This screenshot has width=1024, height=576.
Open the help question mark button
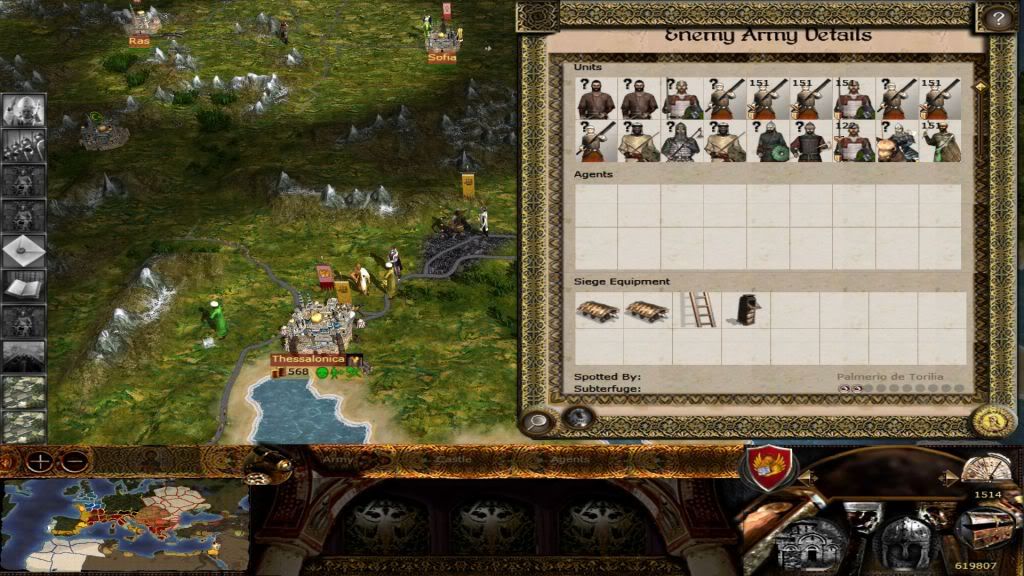pos(996,17)
